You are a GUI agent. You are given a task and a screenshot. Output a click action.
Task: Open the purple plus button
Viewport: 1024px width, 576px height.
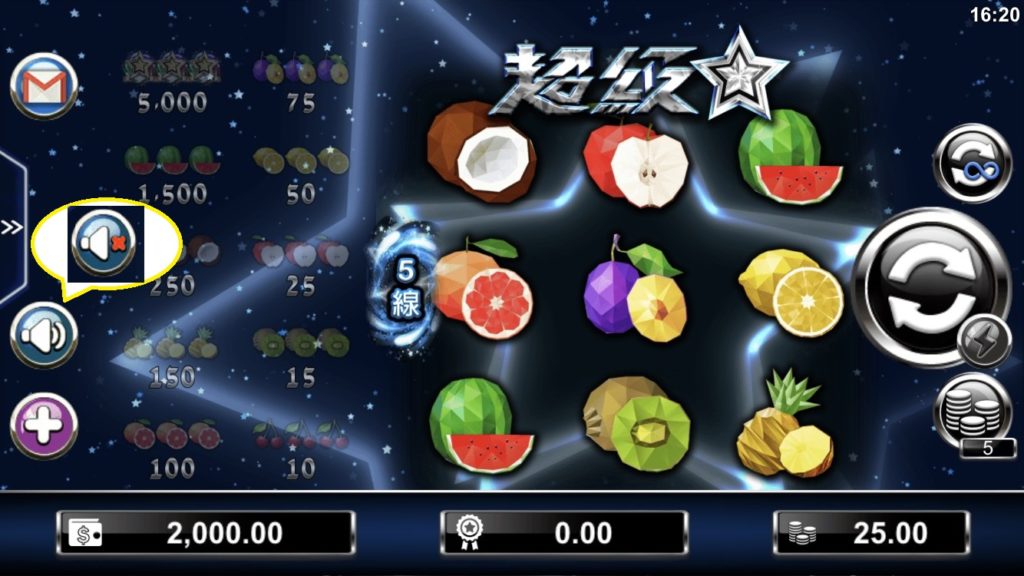click(x=44, y=426)
